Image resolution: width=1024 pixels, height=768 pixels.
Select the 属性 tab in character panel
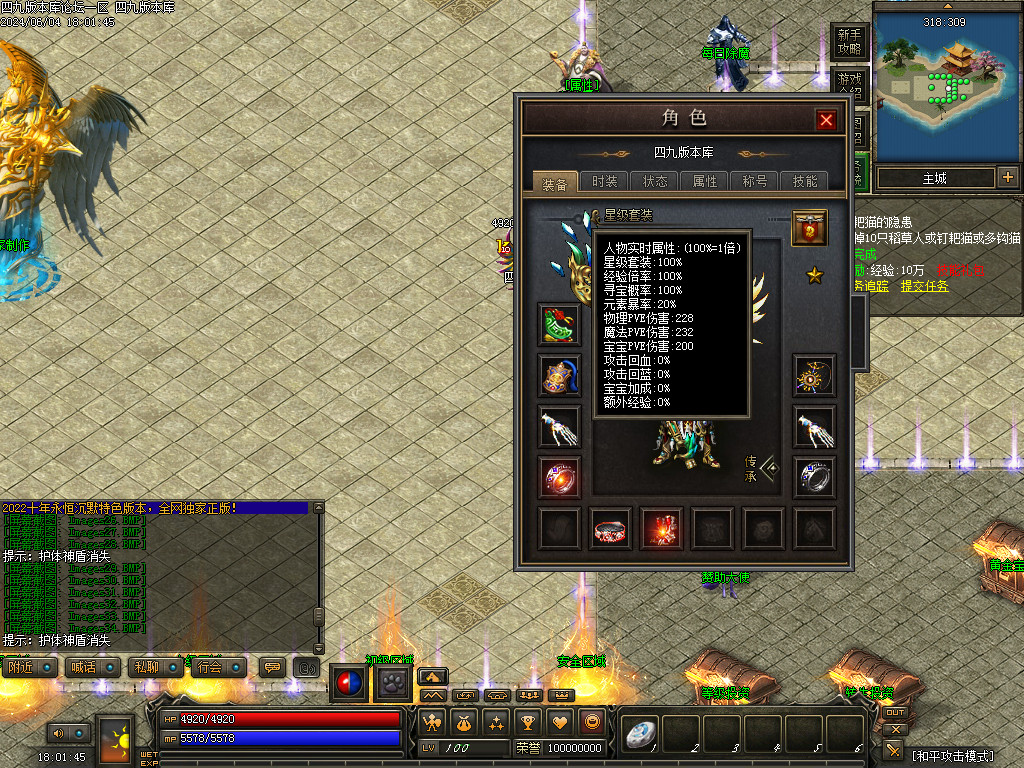coord(705,181)
